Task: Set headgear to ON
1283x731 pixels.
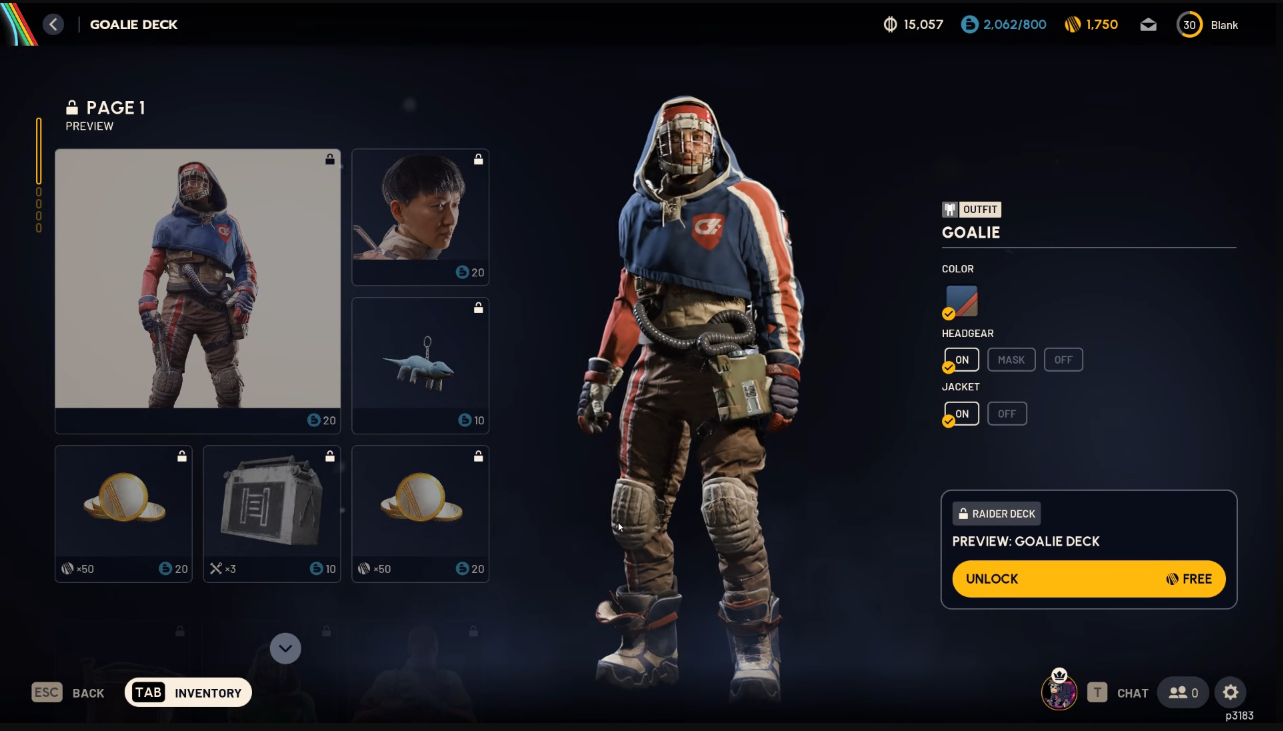Action: tap(962, 360)
